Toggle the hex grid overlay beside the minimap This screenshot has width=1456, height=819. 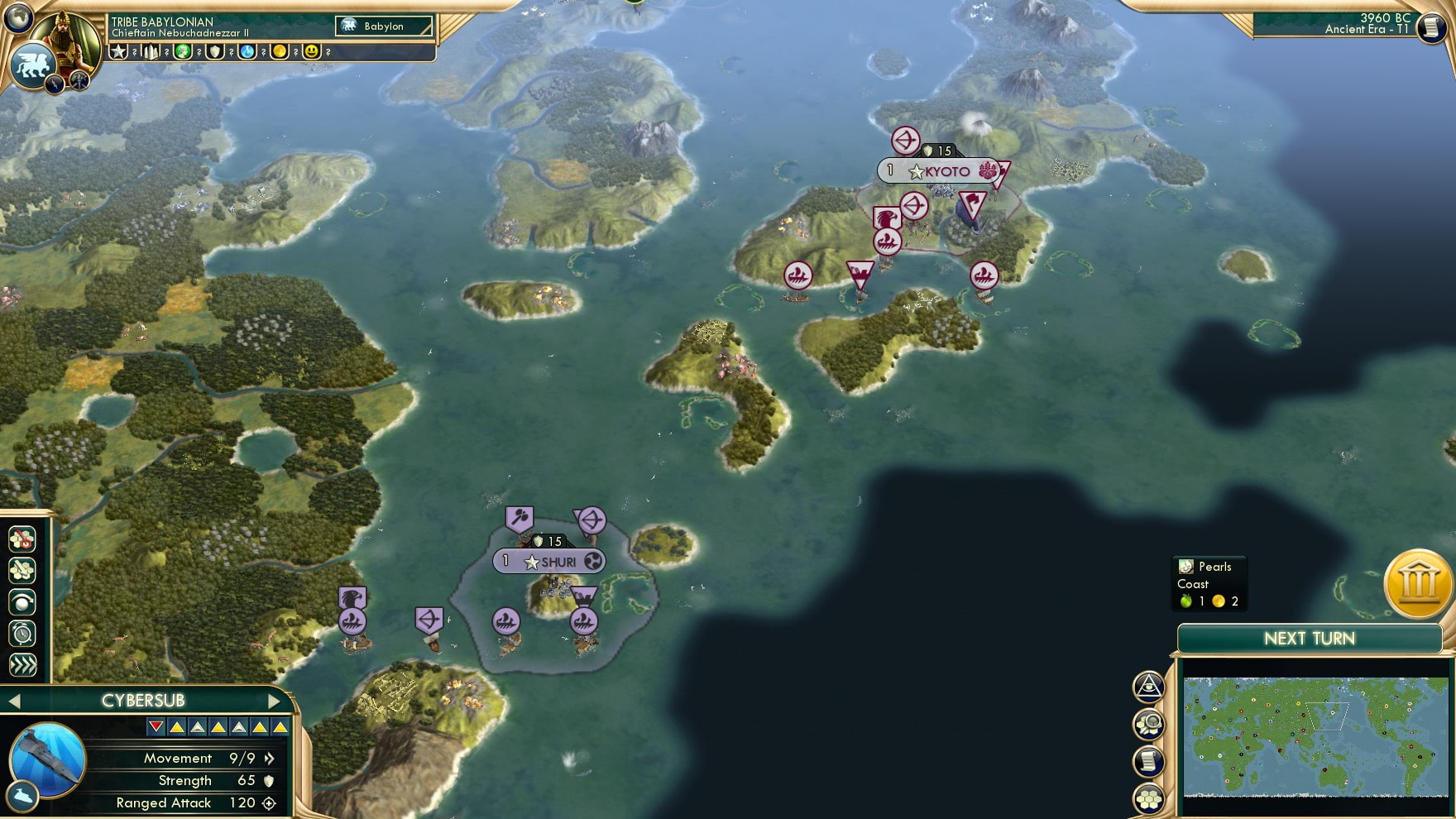[1150, 799]
